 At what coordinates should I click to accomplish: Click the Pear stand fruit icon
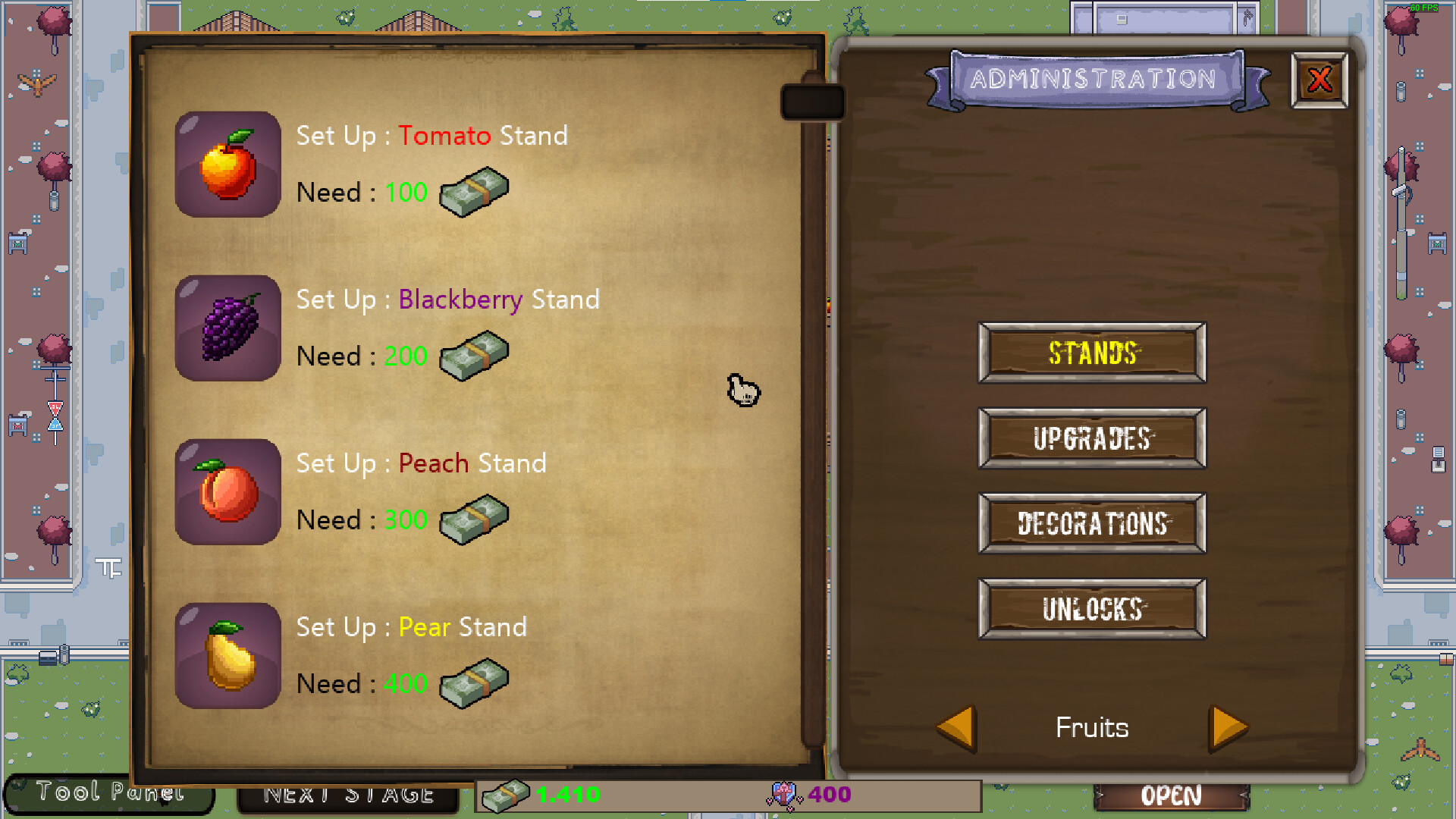point(227,655)
